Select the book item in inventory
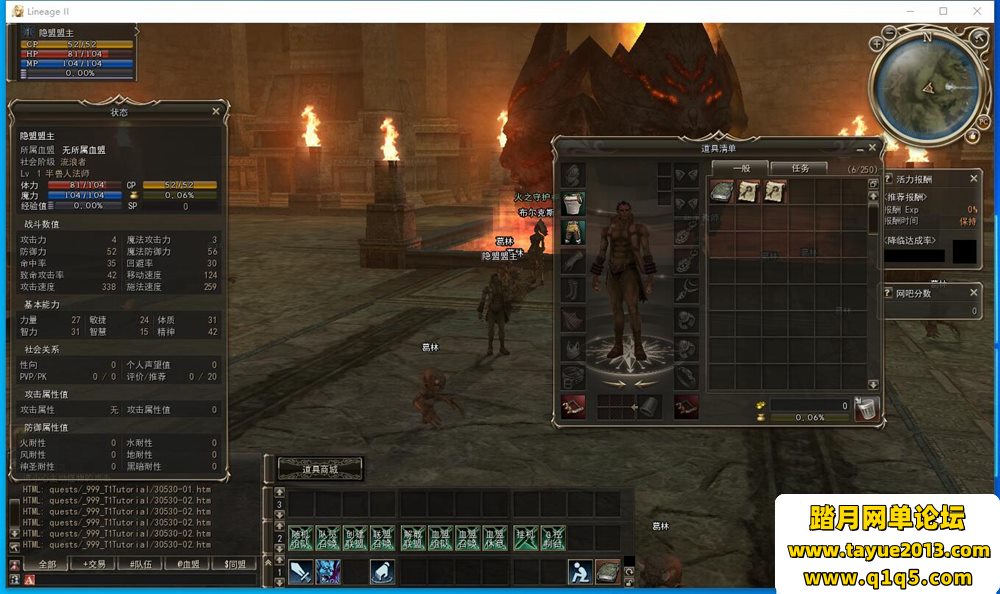The width and height of the screenshot is (1000, 594). (x=721, y=192)
